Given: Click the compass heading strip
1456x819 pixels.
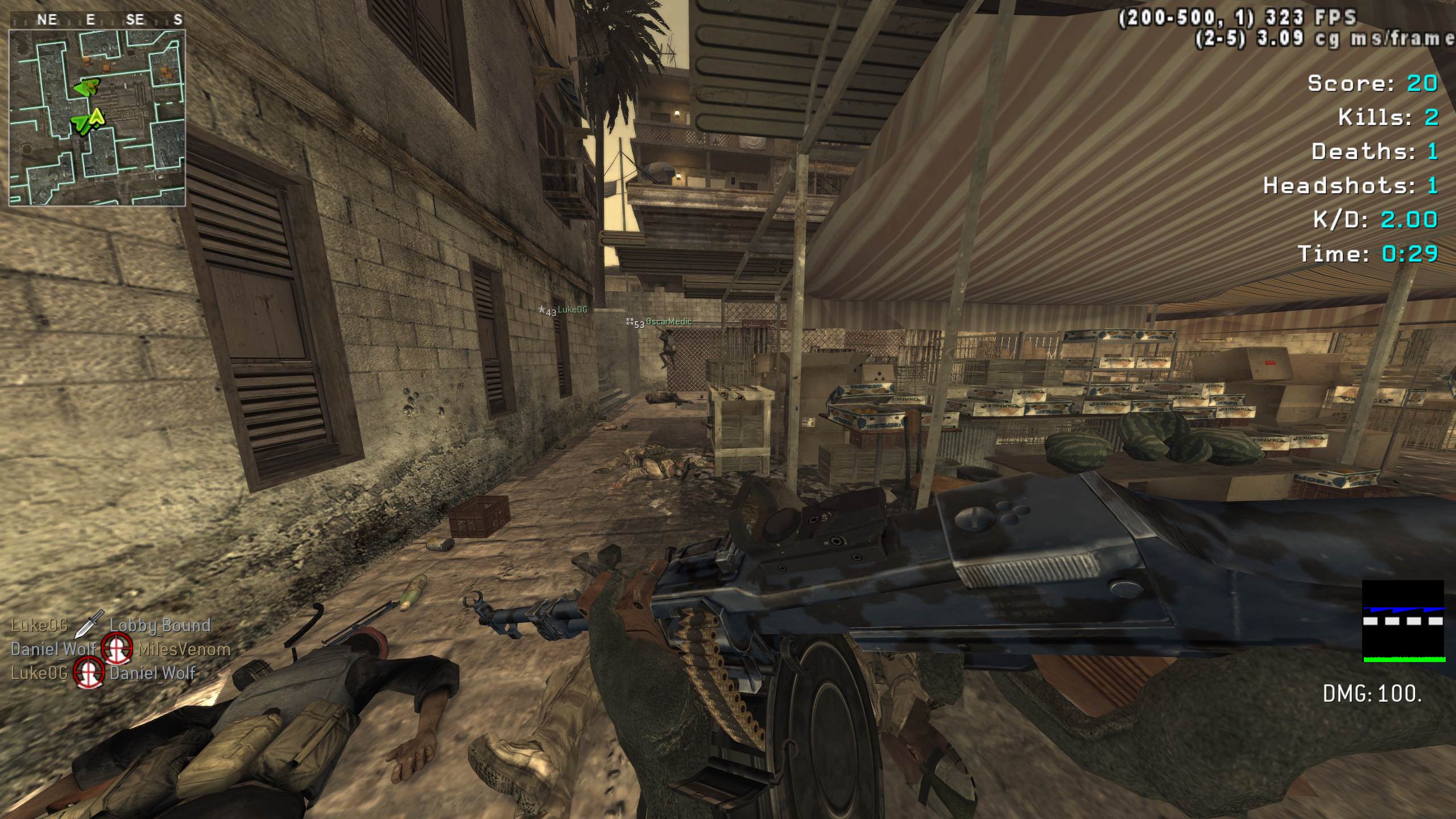Looking at the screenshot, I should tap(97, 20).
